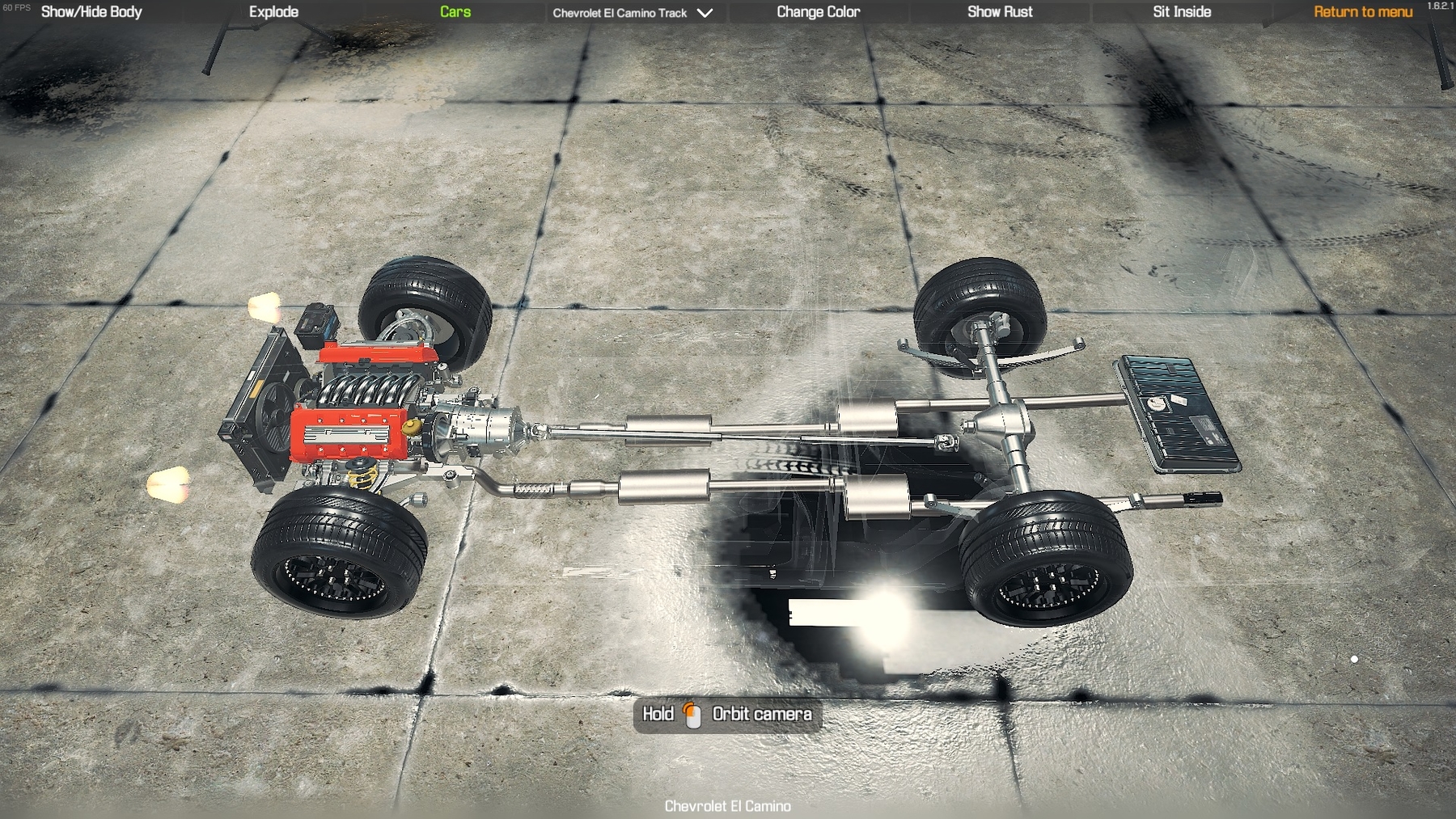Choose the Change Color option

tap(818, 12)
